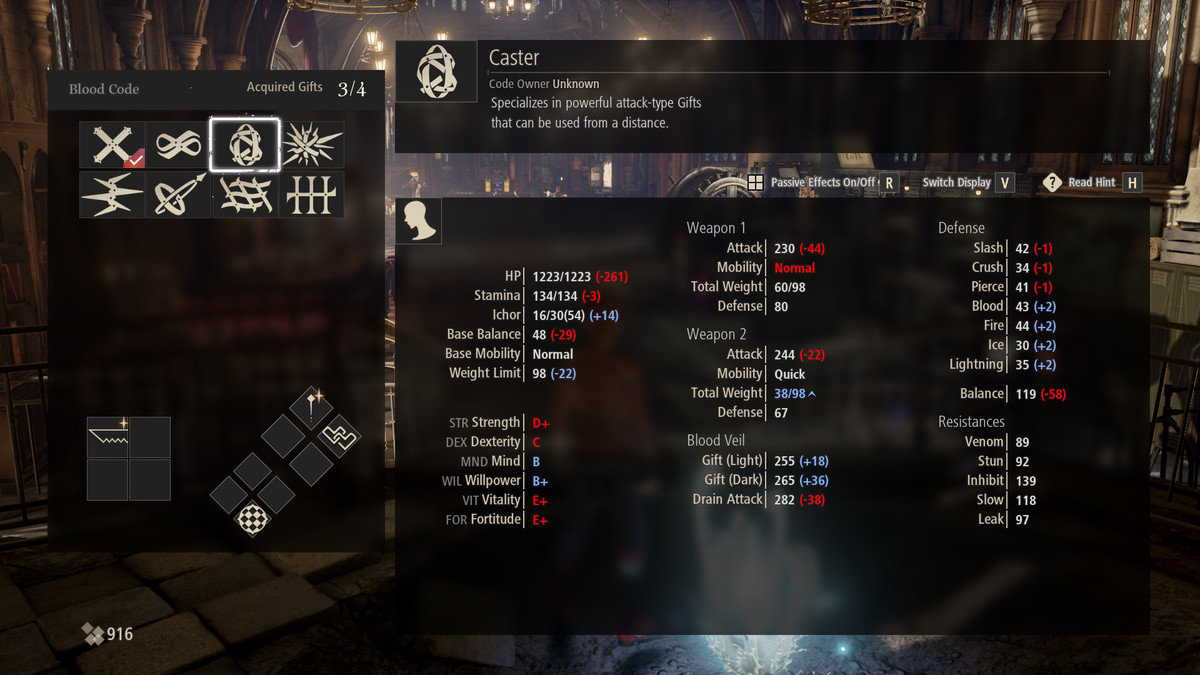Choose the zigzag chain active gift slot

click(339, 435)
